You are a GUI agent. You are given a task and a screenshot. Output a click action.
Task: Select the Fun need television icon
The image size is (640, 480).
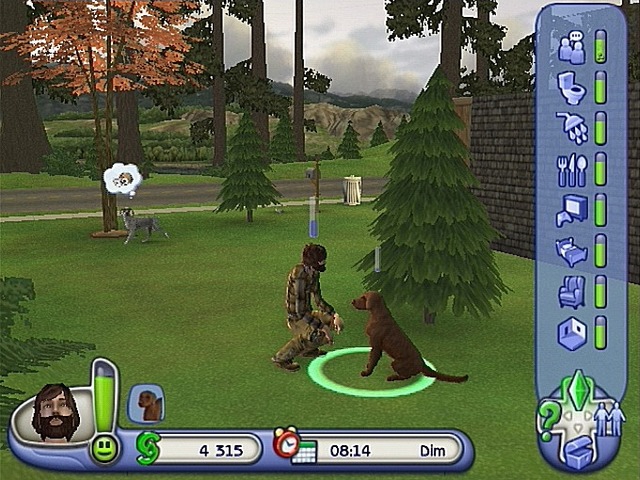(572, 210)
